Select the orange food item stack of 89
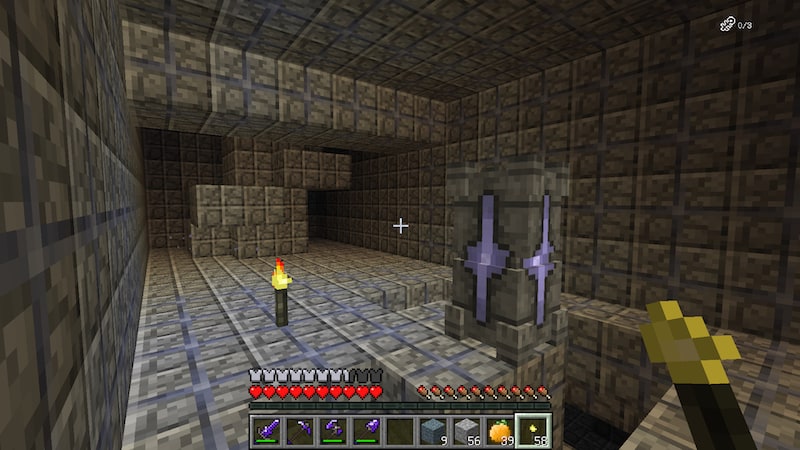The image size is (800, 450). click(499, 431)
